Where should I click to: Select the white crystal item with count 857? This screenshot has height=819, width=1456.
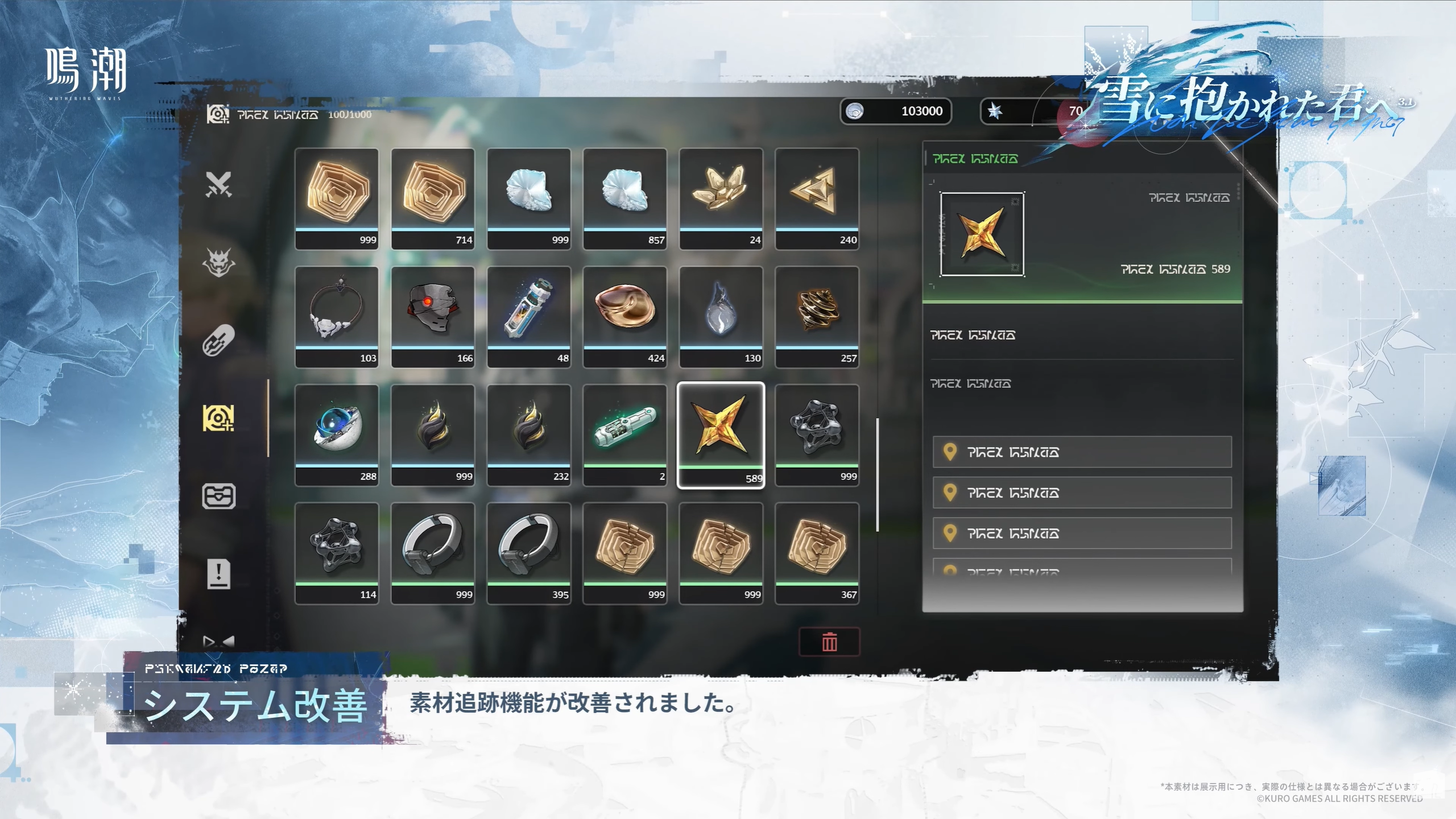pos(624,198)
